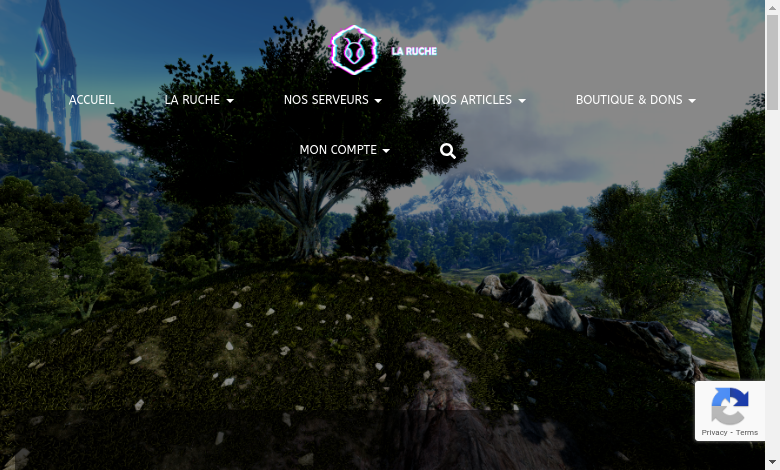The height and width of the screenshot is (470, 780).
Task: Click the magnifying glass search icon
Action: click(448, 151)
